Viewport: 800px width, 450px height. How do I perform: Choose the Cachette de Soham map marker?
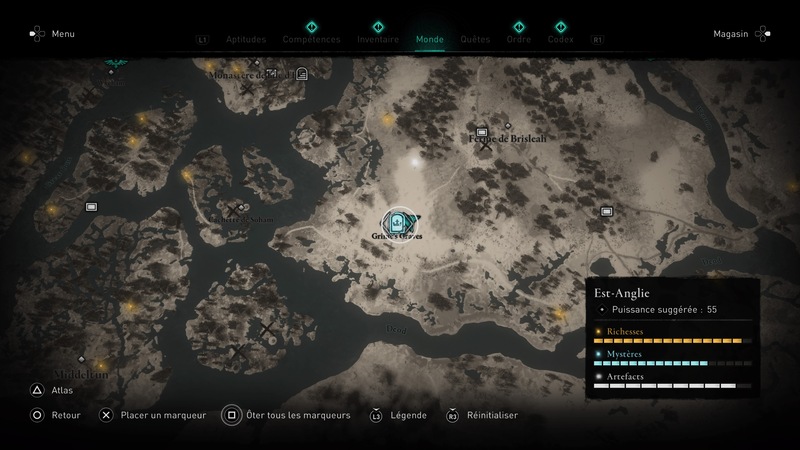[x=233, y=210]
